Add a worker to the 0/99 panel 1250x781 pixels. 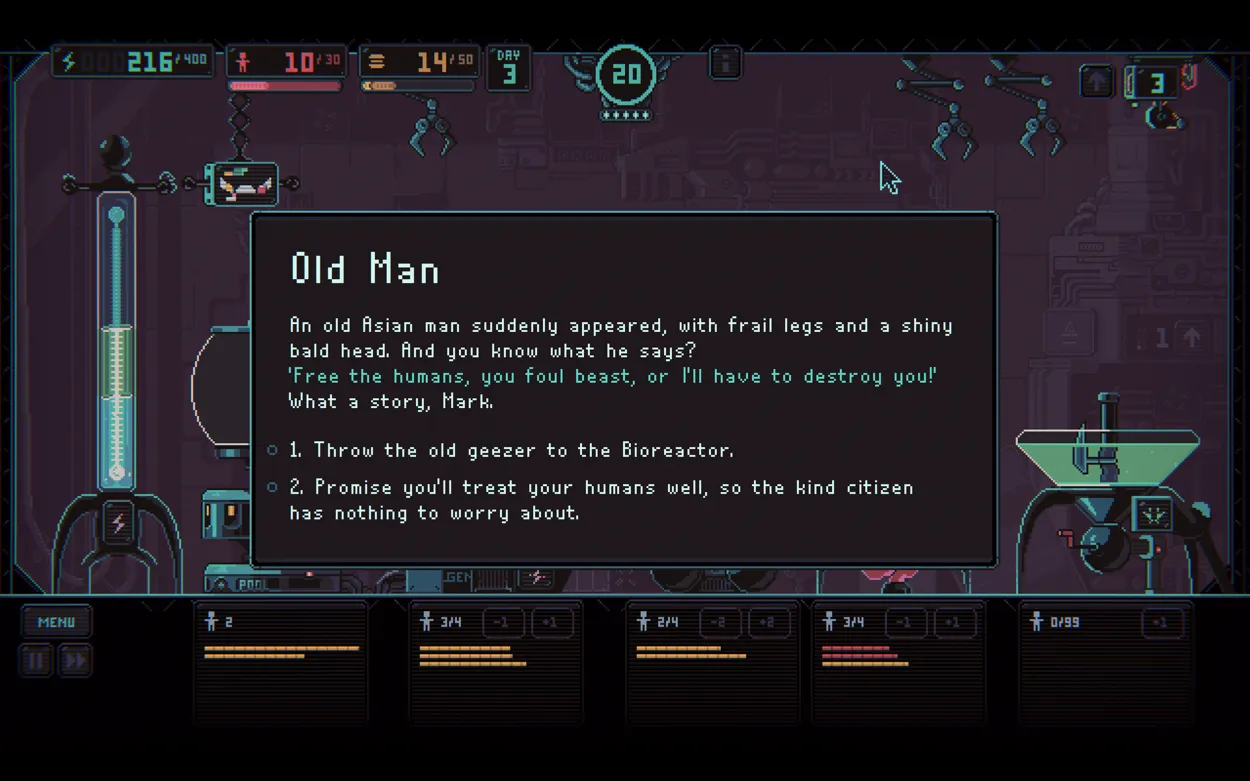pyautogui.click(x=1161, y=623)
